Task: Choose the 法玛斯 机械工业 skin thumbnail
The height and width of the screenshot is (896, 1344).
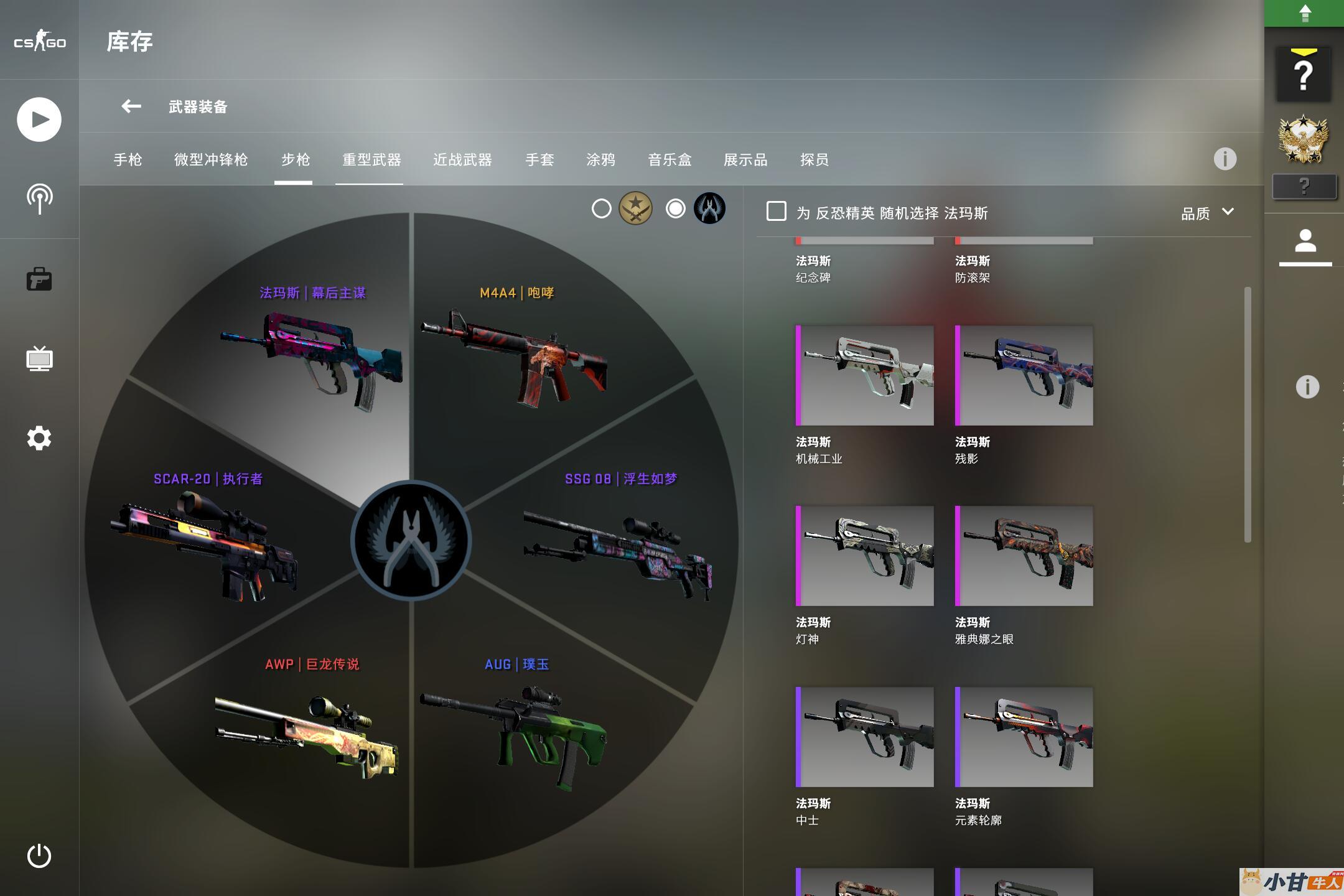Action: pos(865,375)
